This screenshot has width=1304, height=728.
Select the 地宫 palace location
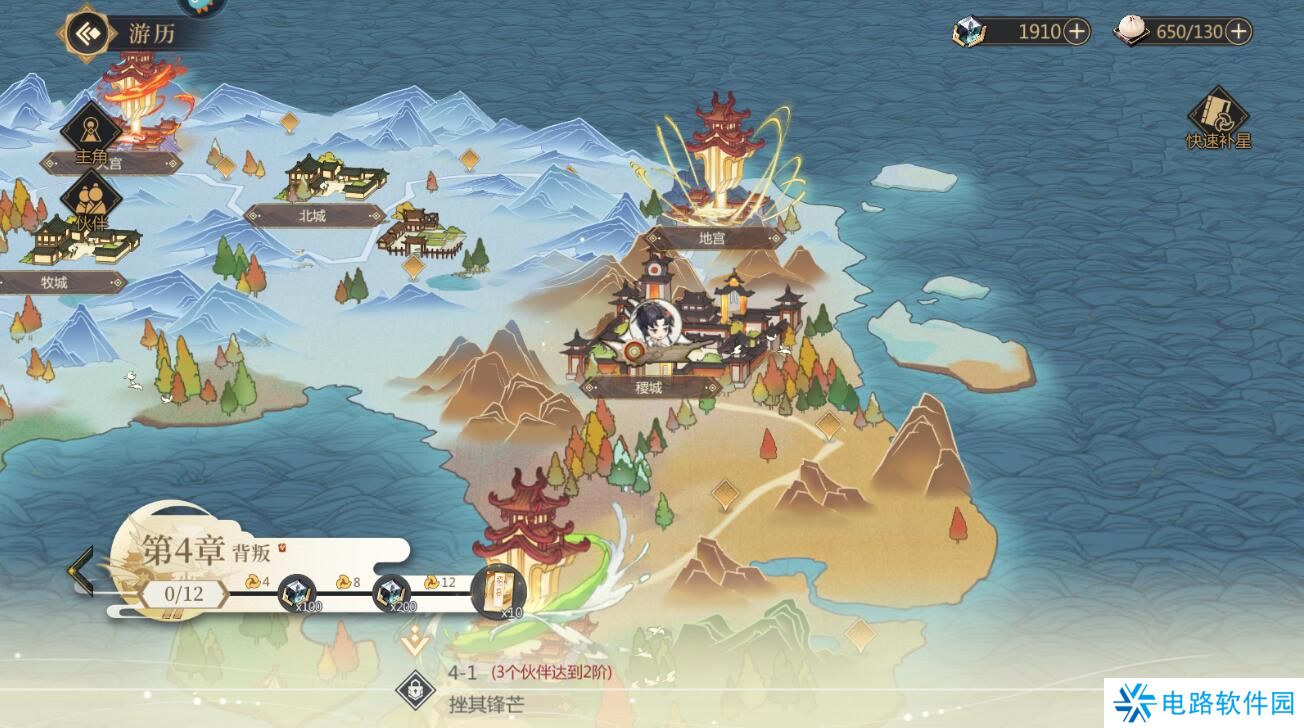point(712,238)
